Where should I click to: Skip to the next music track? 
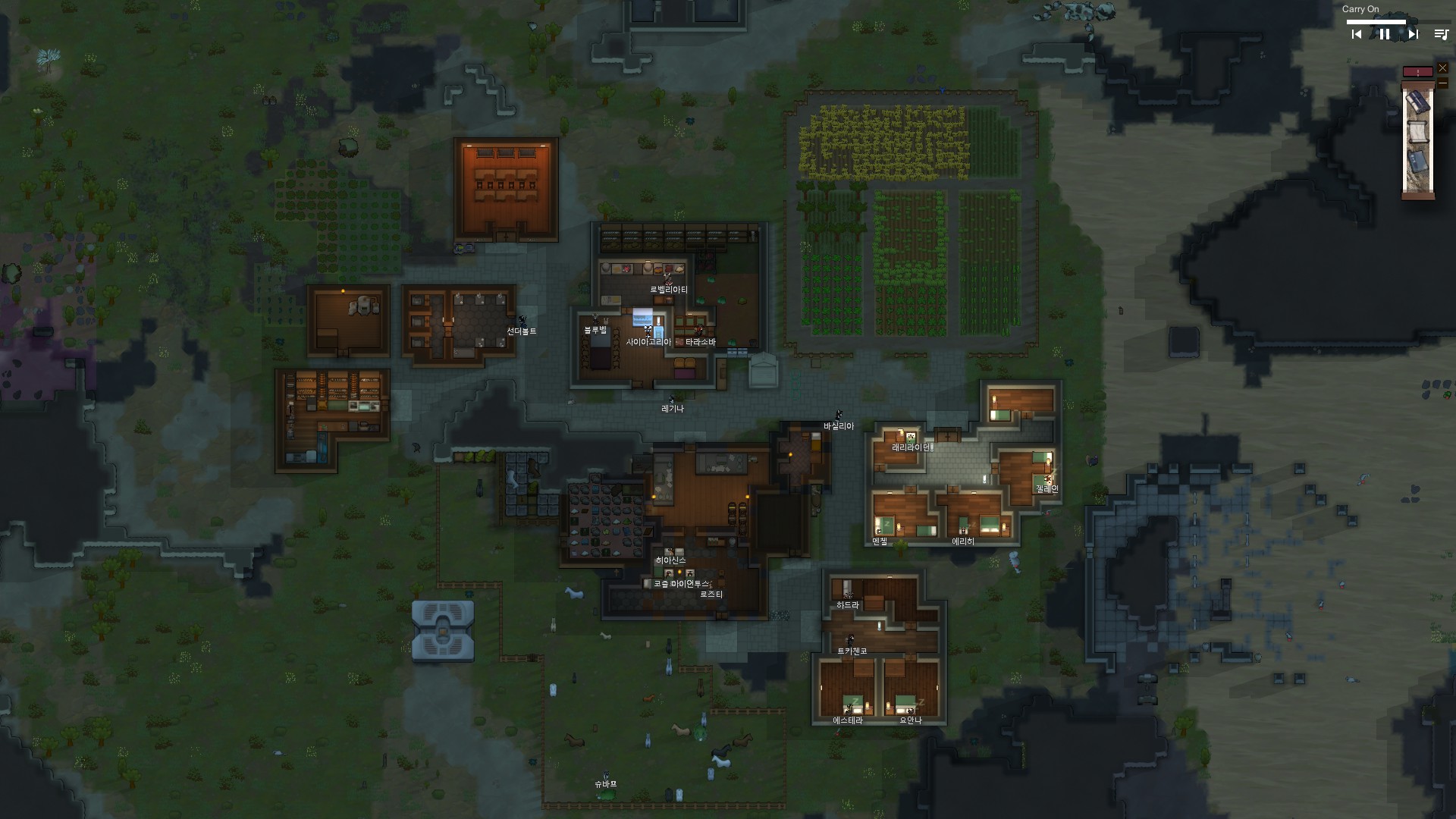pyautogui.click(x=1413, y=34)
